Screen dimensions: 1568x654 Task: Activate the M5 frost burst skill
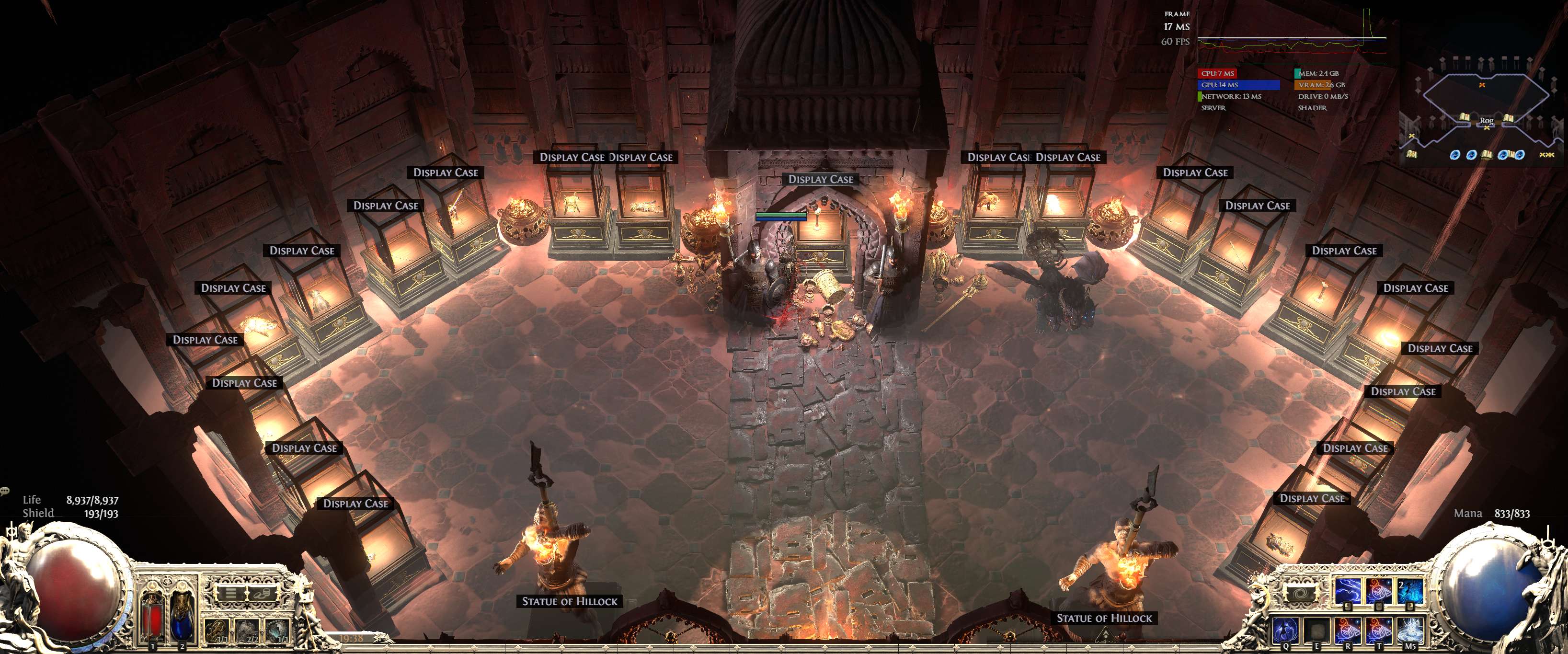click(1410, 631)
